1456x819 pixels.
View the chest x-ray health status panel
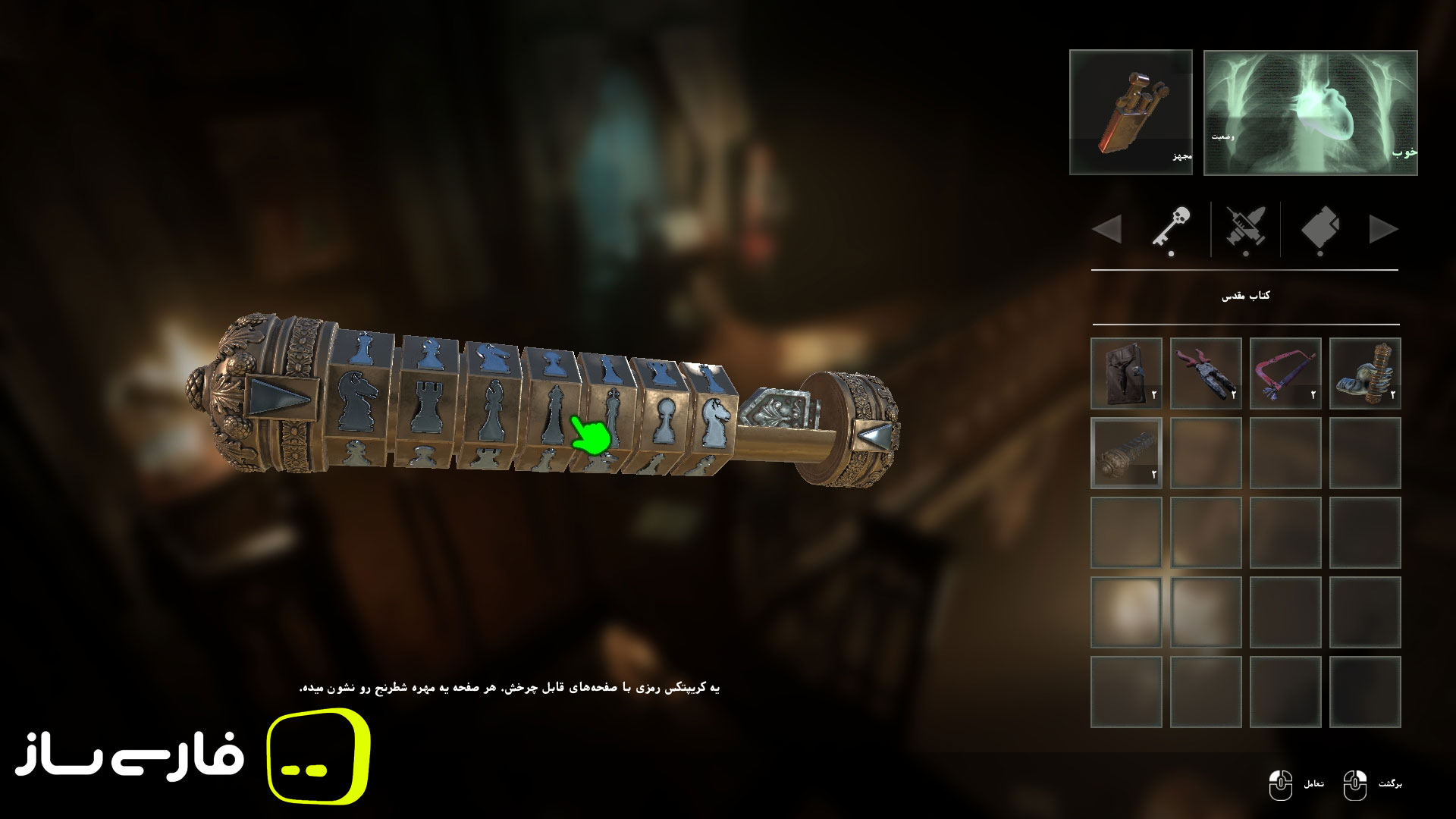(1310, 112)
